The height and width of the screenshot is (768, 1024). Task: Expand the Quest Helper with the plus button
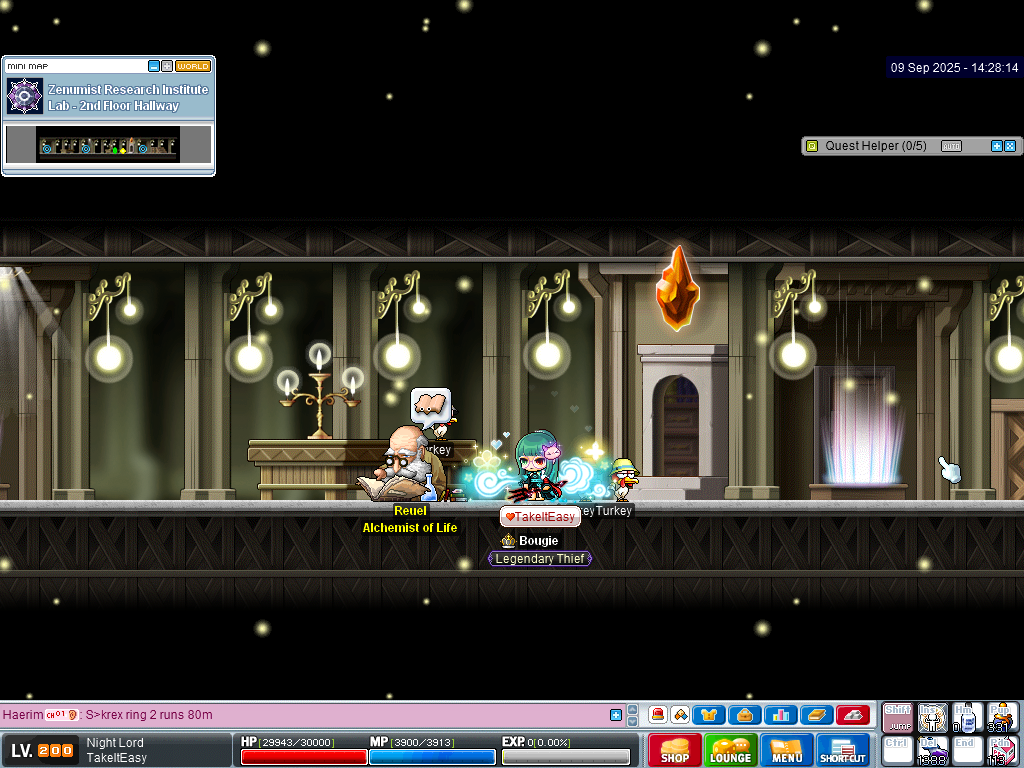[x=996, y=146]
